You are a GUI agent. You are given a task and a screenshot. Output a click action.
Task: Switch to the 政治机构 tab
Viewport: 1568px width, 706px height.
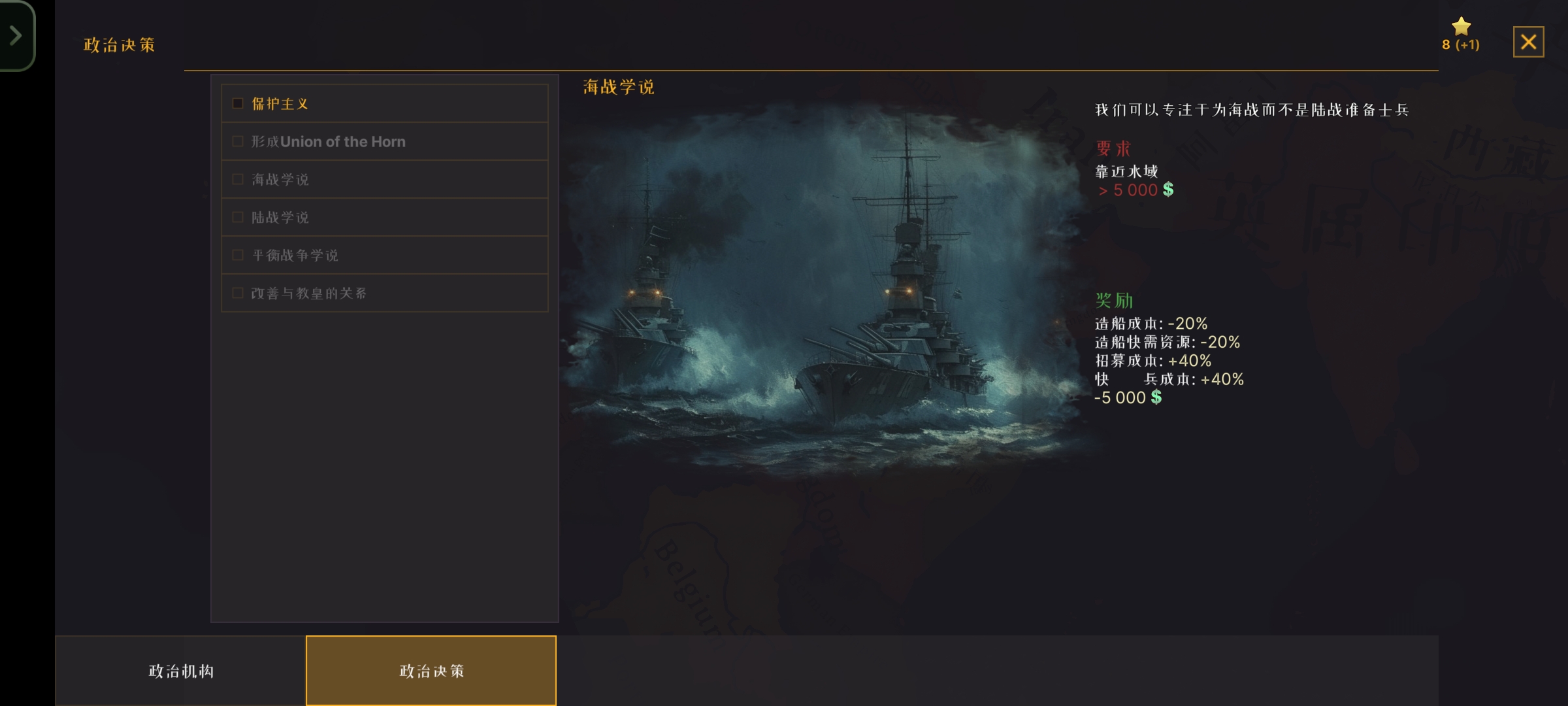(181, 670)
